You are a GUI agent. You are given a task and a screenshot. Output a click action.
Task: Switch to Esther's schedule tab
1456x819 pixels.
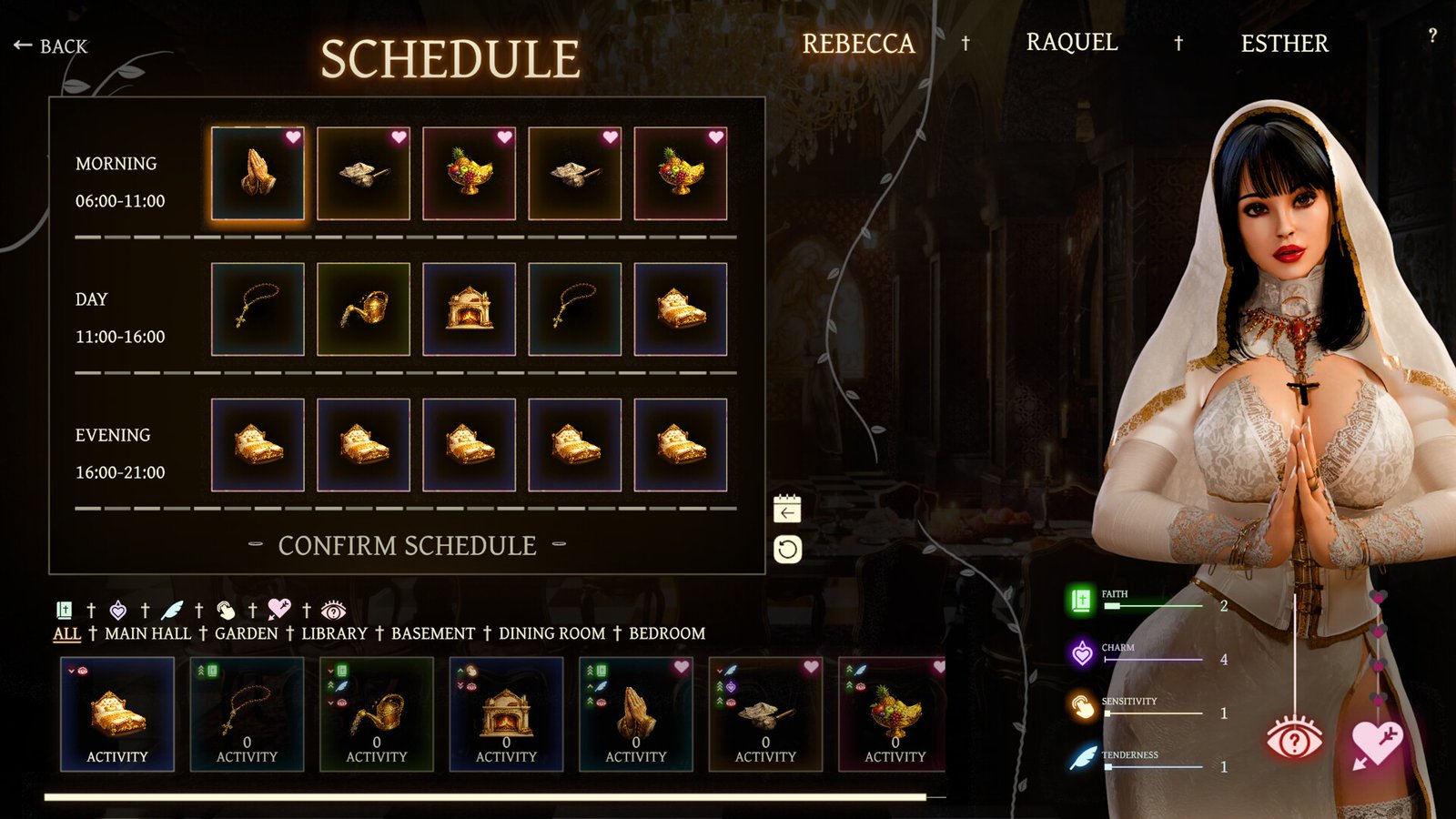click(1284, 44)
